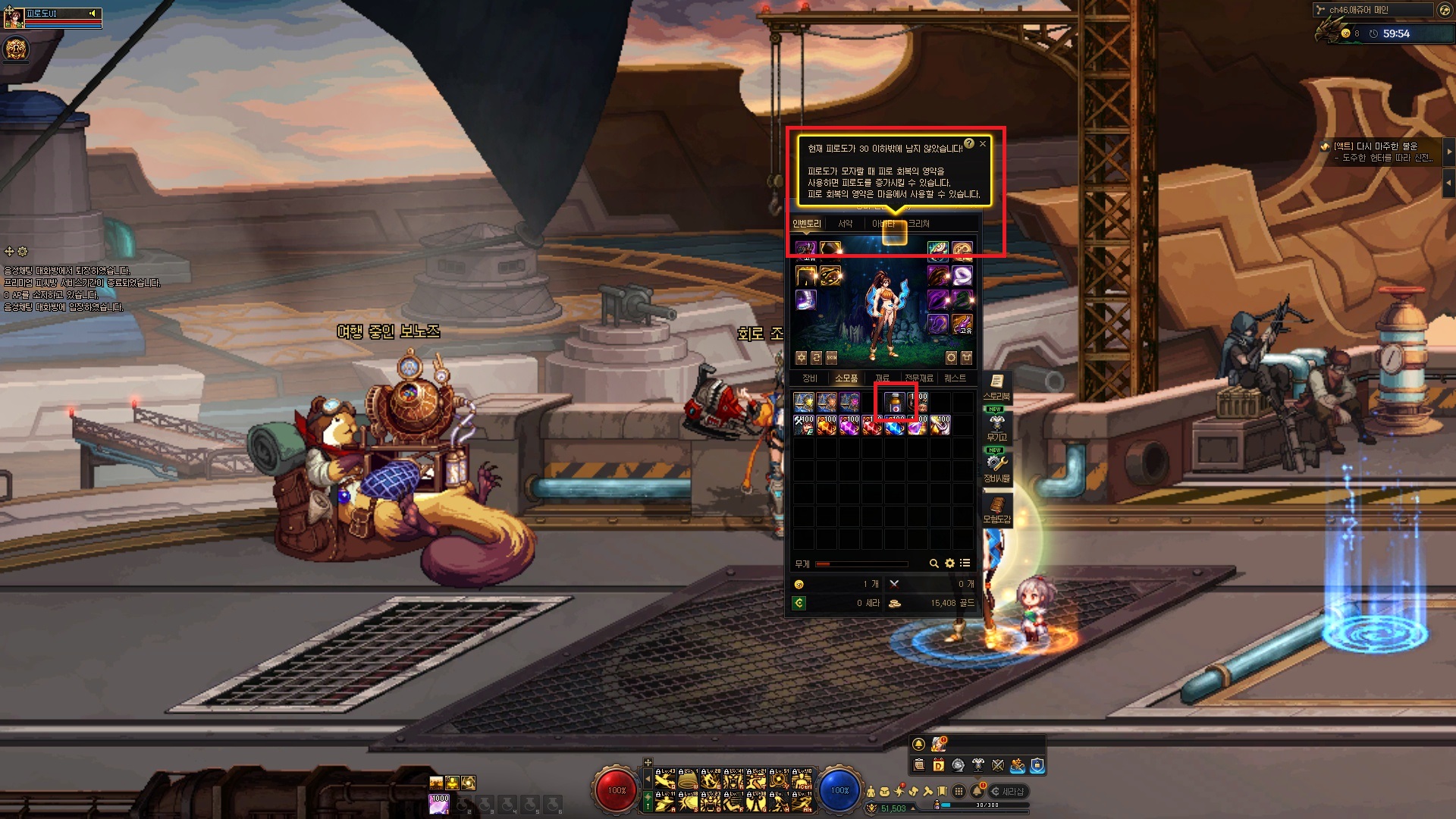Open the help icon on the fatigue tooltip

click(969, 143)
